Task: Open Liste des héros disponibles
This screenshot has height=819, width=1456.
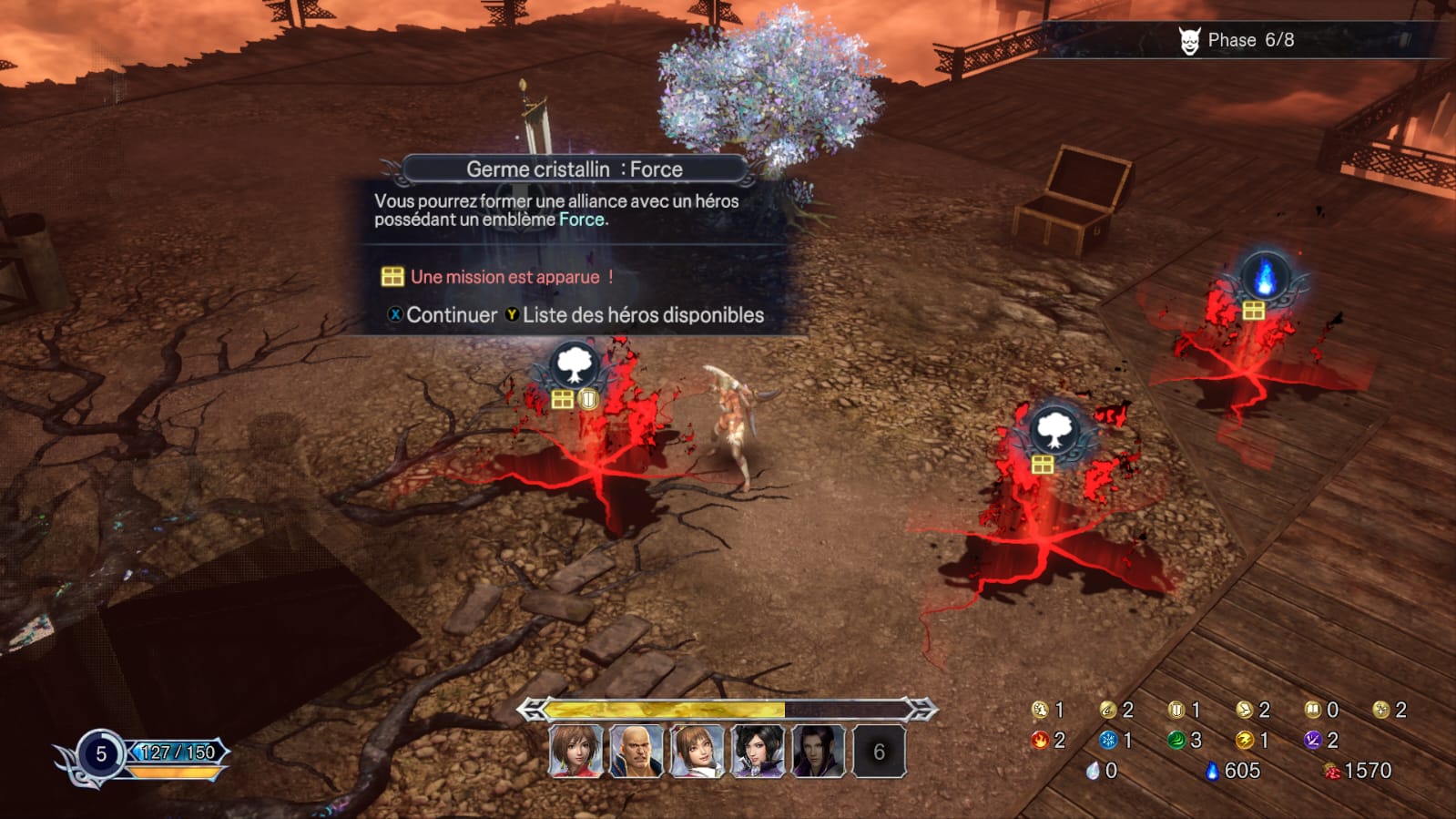Action: 635,315
